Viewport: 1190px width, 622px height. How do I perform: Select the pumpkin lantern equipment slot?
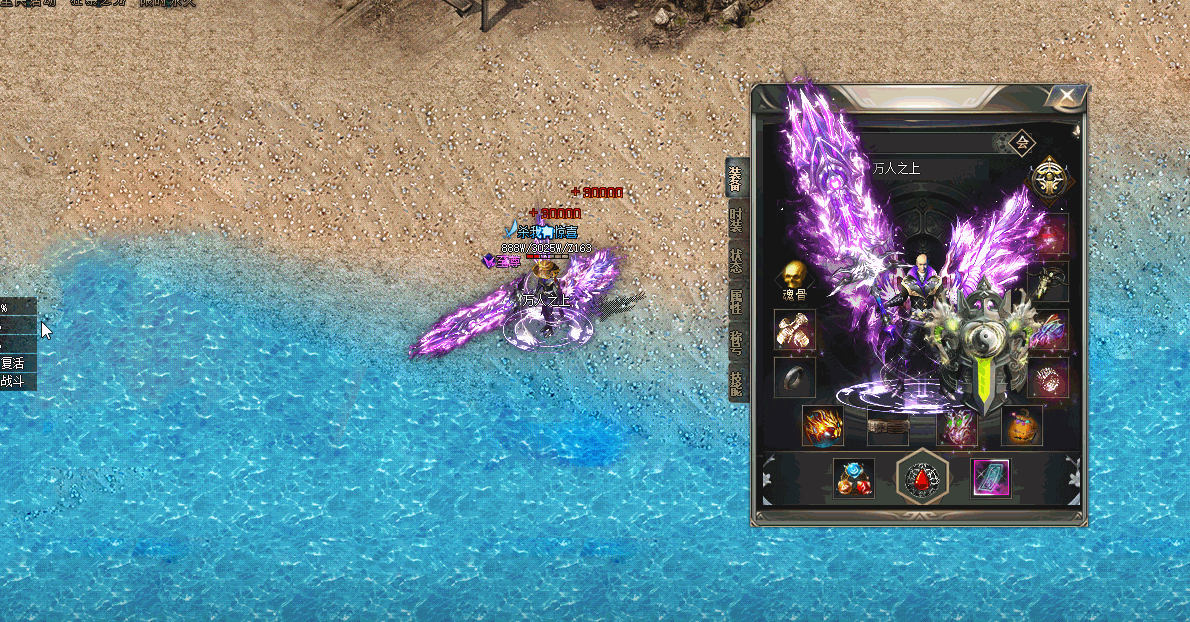pyautogui.click(x=1022, y=425)
